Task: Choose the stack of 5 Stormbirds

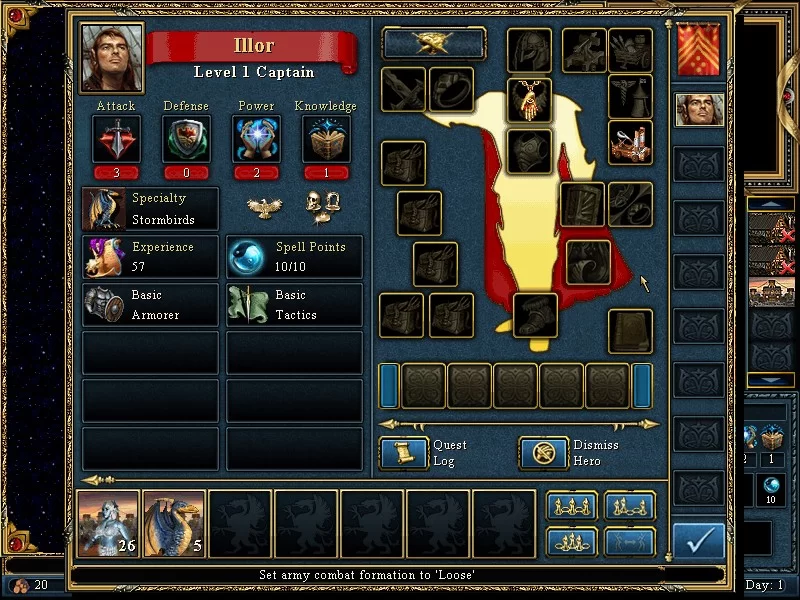Action: [174, 523]
